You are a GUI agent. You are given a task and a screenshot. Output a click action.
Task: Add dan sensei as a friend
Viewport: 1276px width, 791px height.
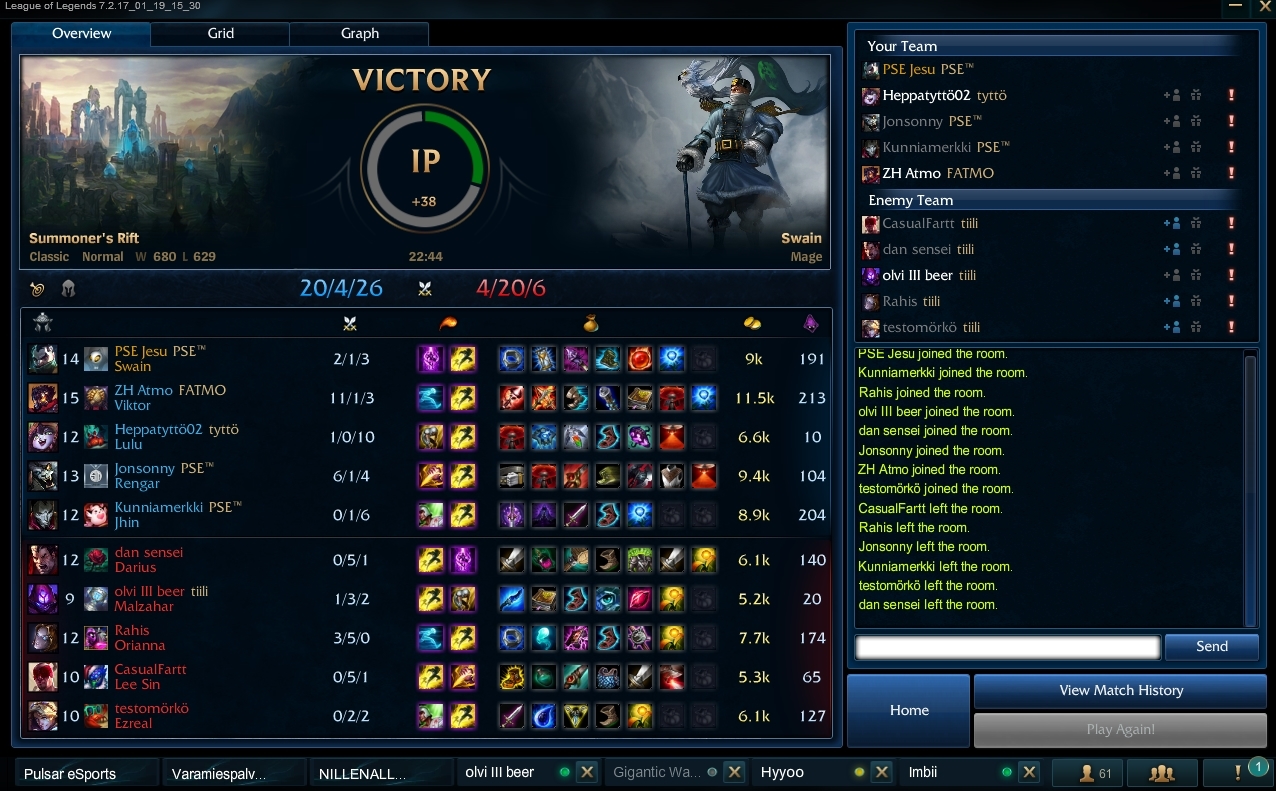point(1172,250)
